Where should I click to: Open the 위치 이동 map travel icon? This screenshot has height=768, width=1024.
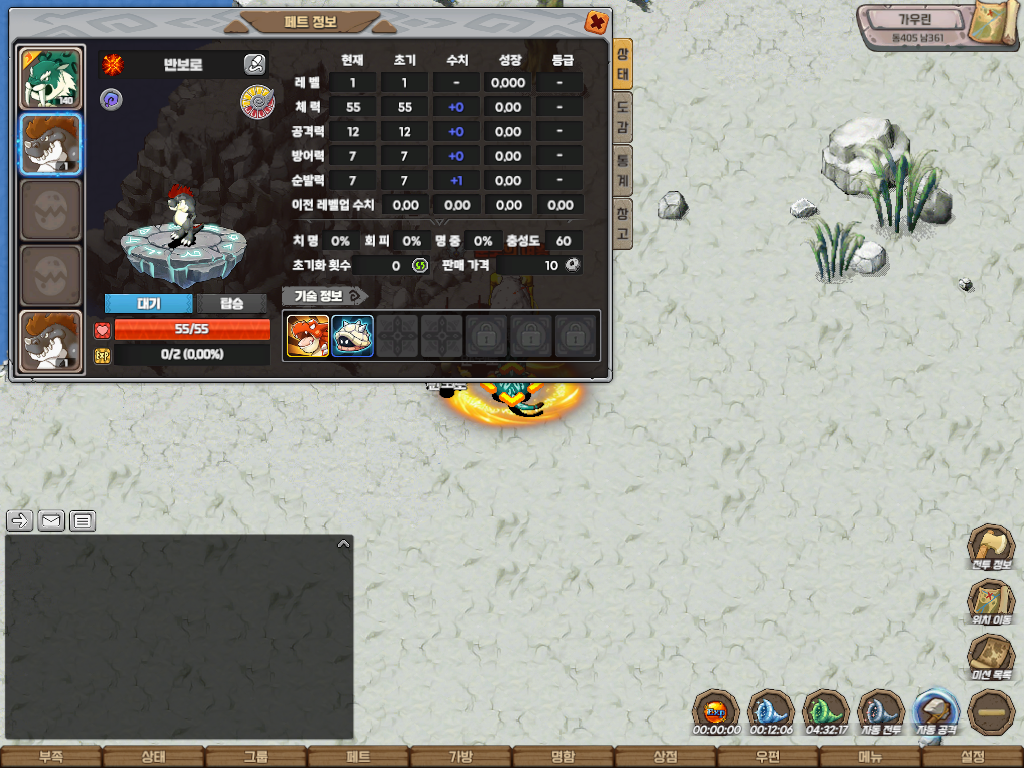click(990, 602)
